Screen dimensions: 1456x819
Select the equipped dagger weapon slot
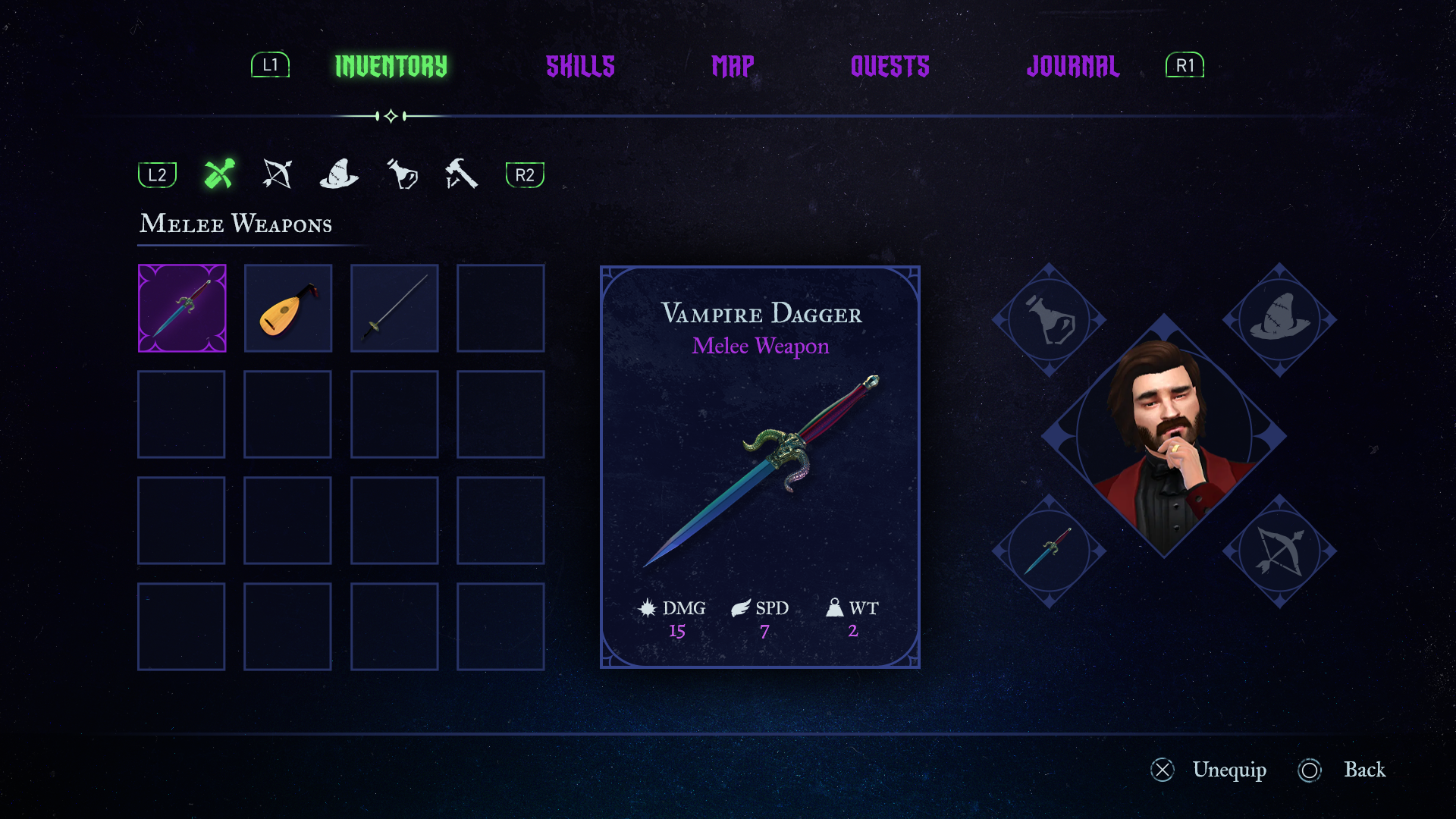coord(1050,551)
